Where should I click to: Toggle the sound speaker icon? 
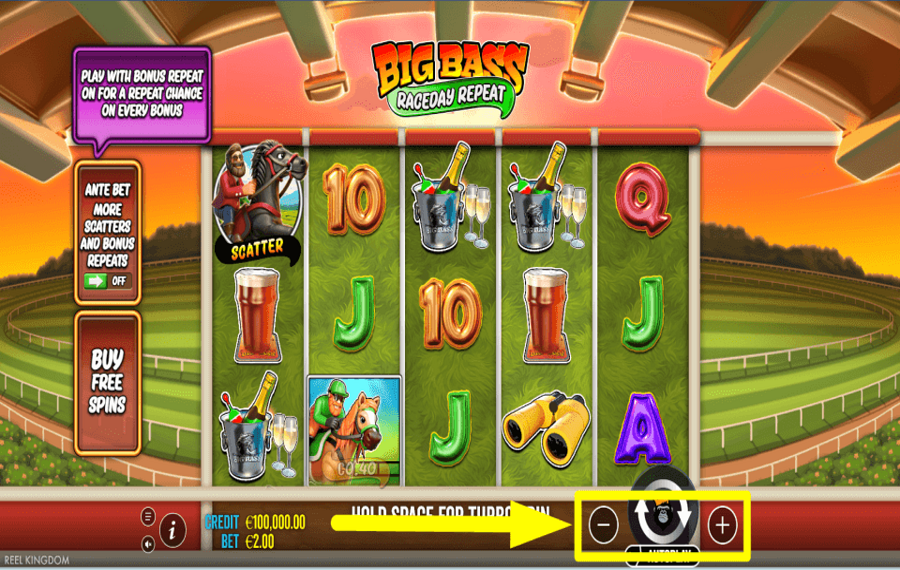coord(148,544)
